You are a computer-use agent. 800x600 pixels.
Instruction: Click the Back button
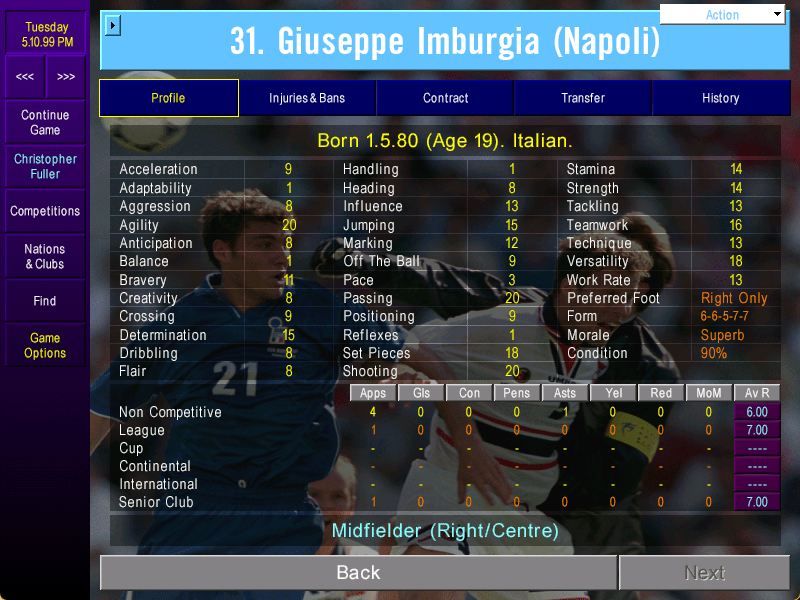(358, 573)
